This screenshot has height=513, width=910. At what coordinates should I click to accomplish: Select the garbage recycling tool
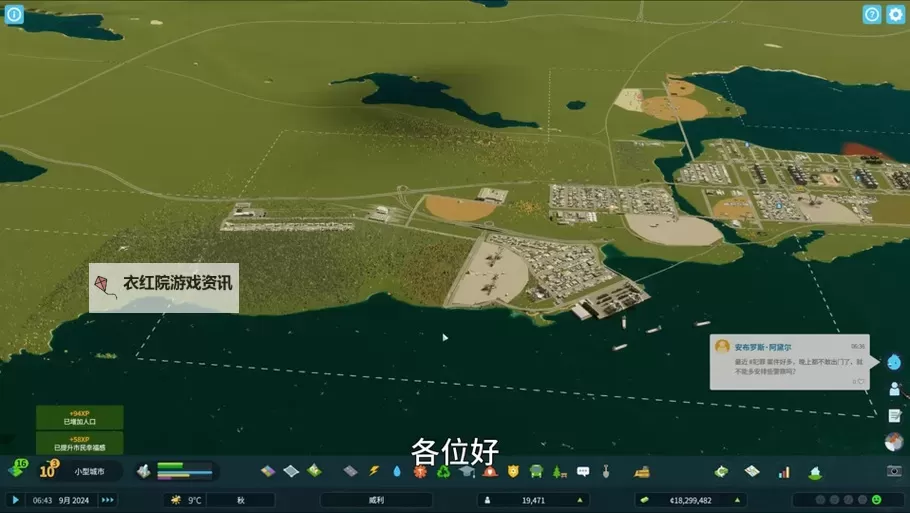pos(443,471)
